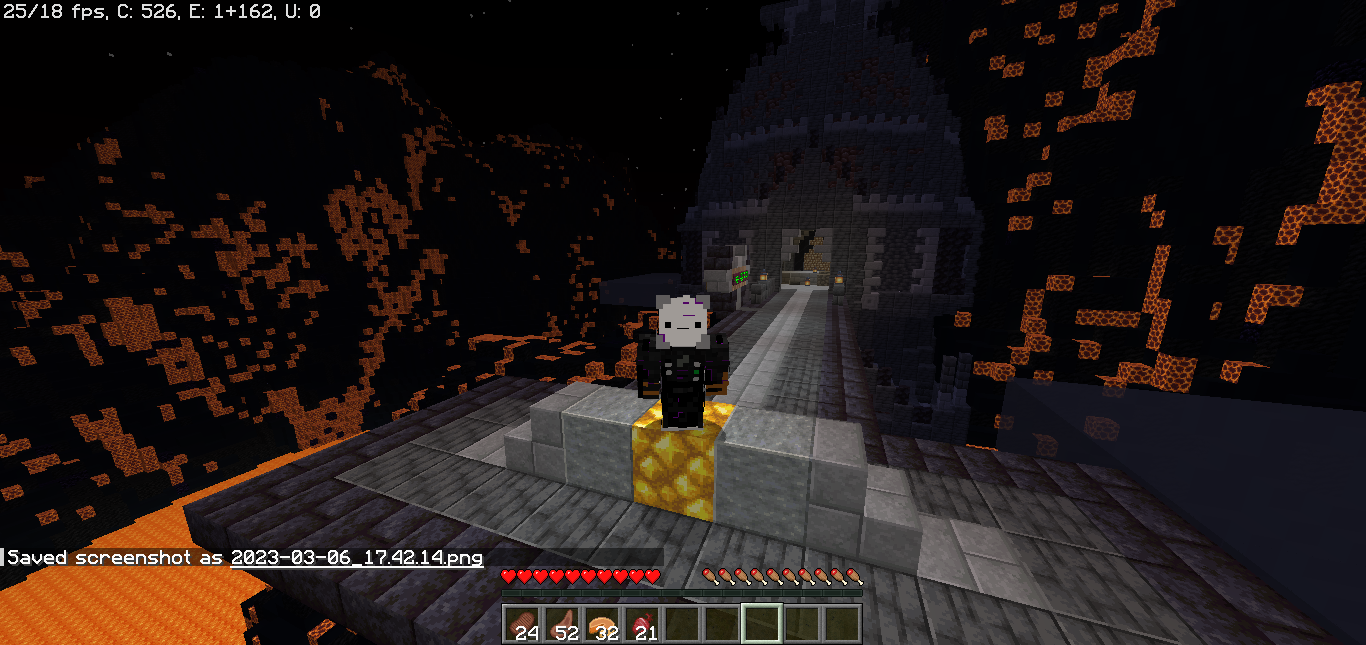Choose the pumpkin pie stack of 32

pos(602,624)
